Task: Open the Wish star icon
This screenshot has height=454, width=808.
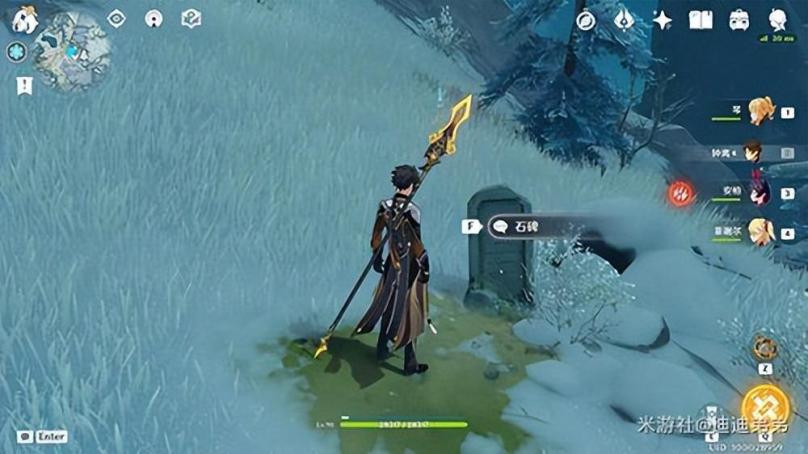Action: 662,20
